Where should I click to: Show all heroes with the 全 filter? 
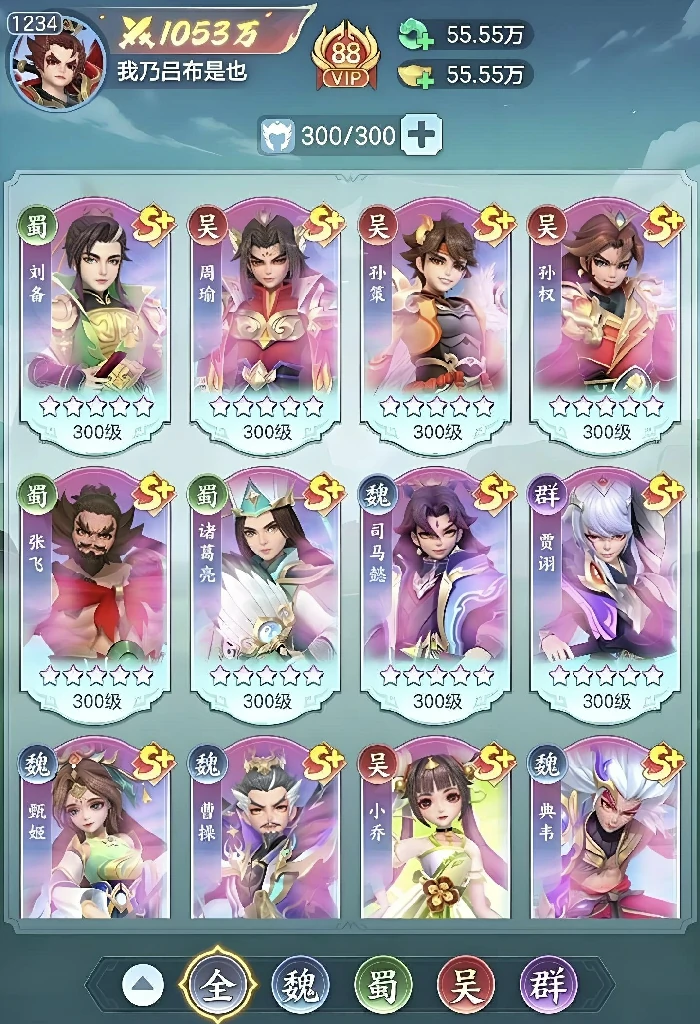217,986
